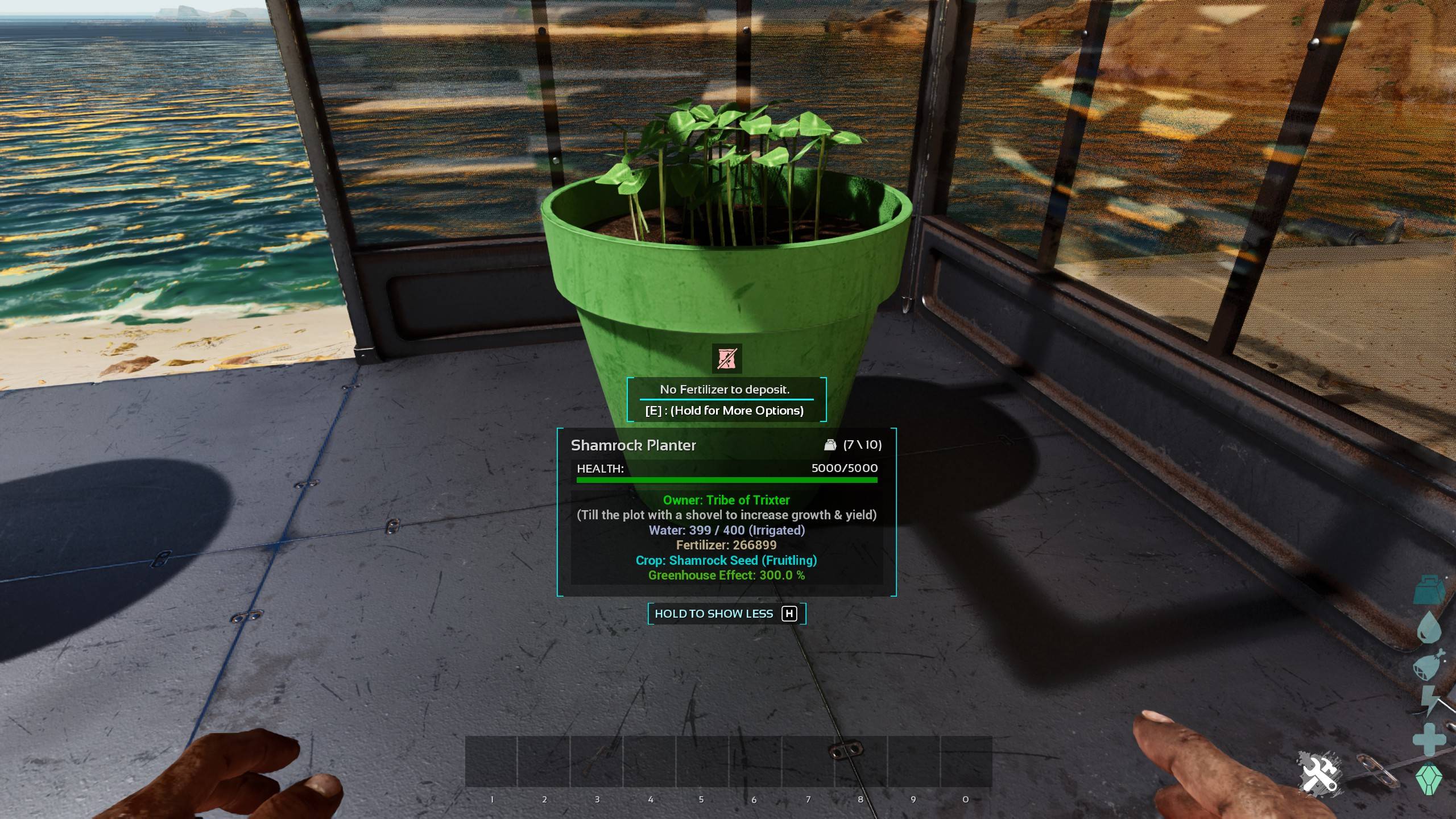Click the crossed-out fertilizer bag icon
Image resolution: width=1456 pixels, height=819 pixels.
726,358
